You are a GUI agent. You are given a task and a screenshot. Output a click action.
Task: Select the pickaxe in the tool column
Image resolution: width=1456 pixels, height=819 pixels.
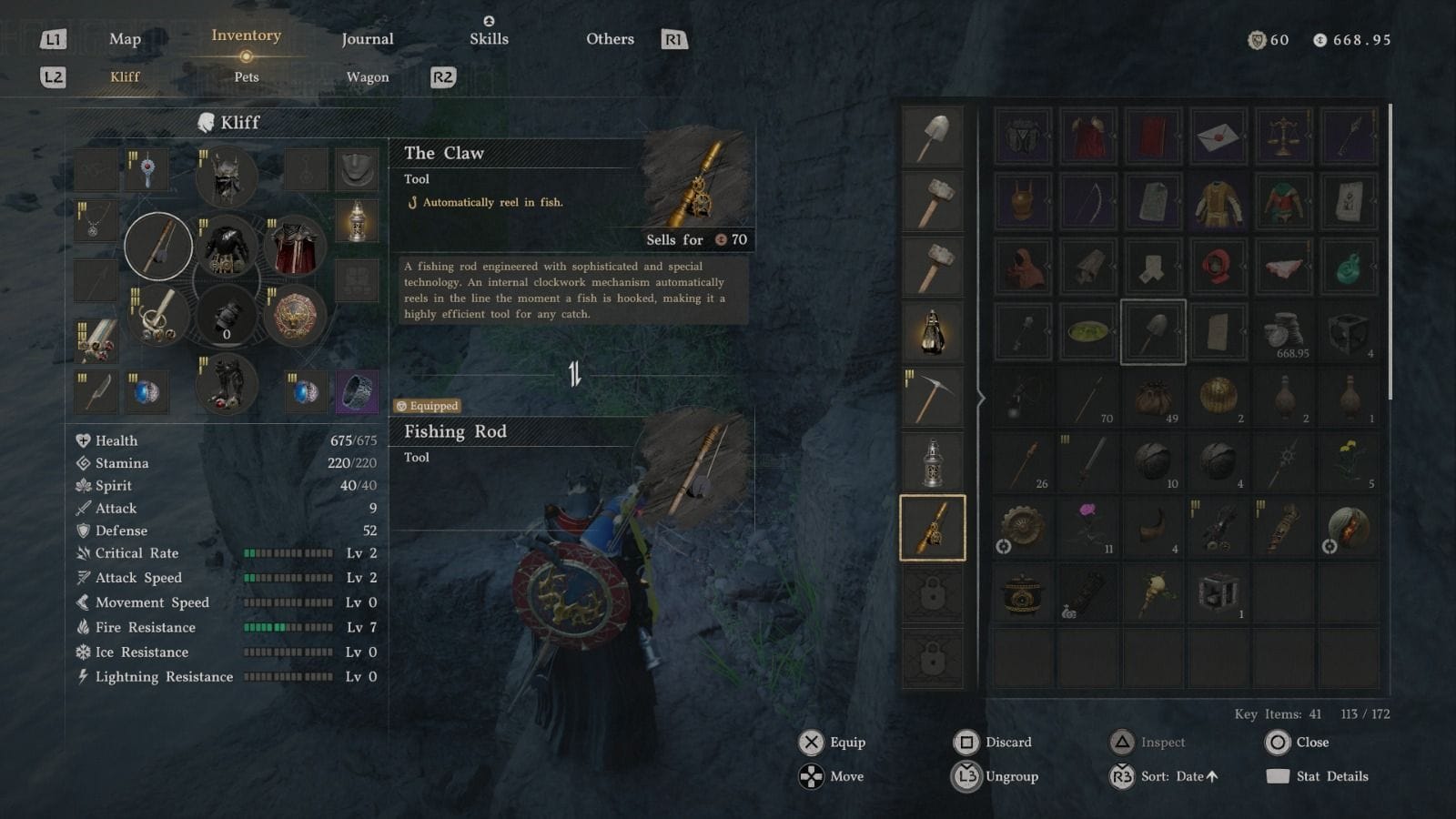932,398
